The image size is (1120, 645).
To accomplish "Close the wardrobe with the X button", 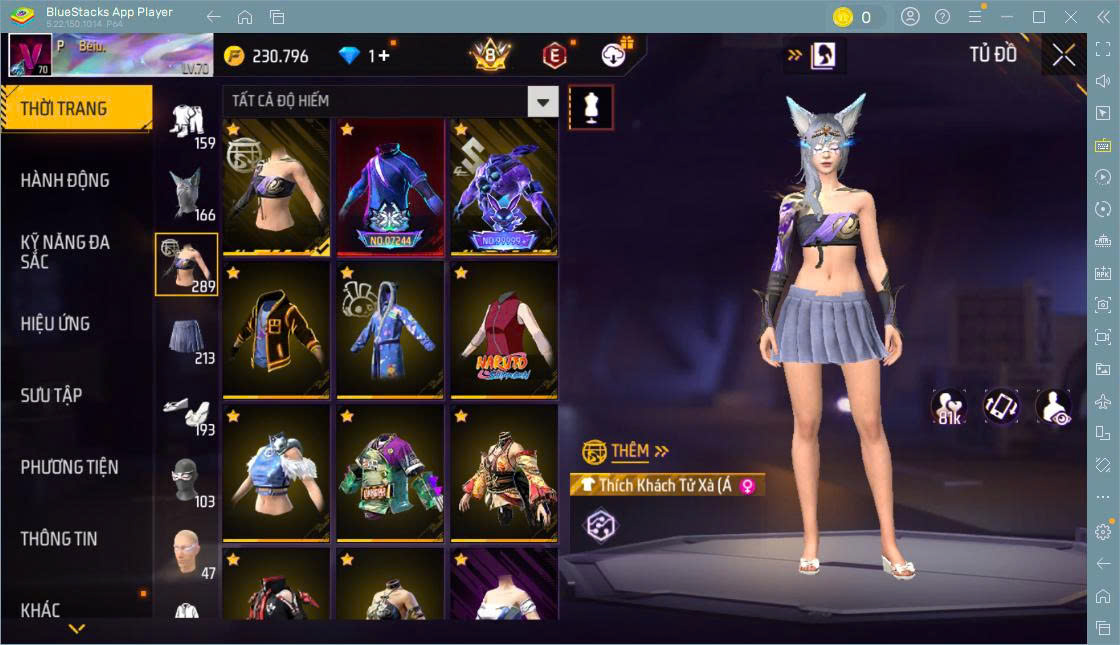I will point(1064,56).
